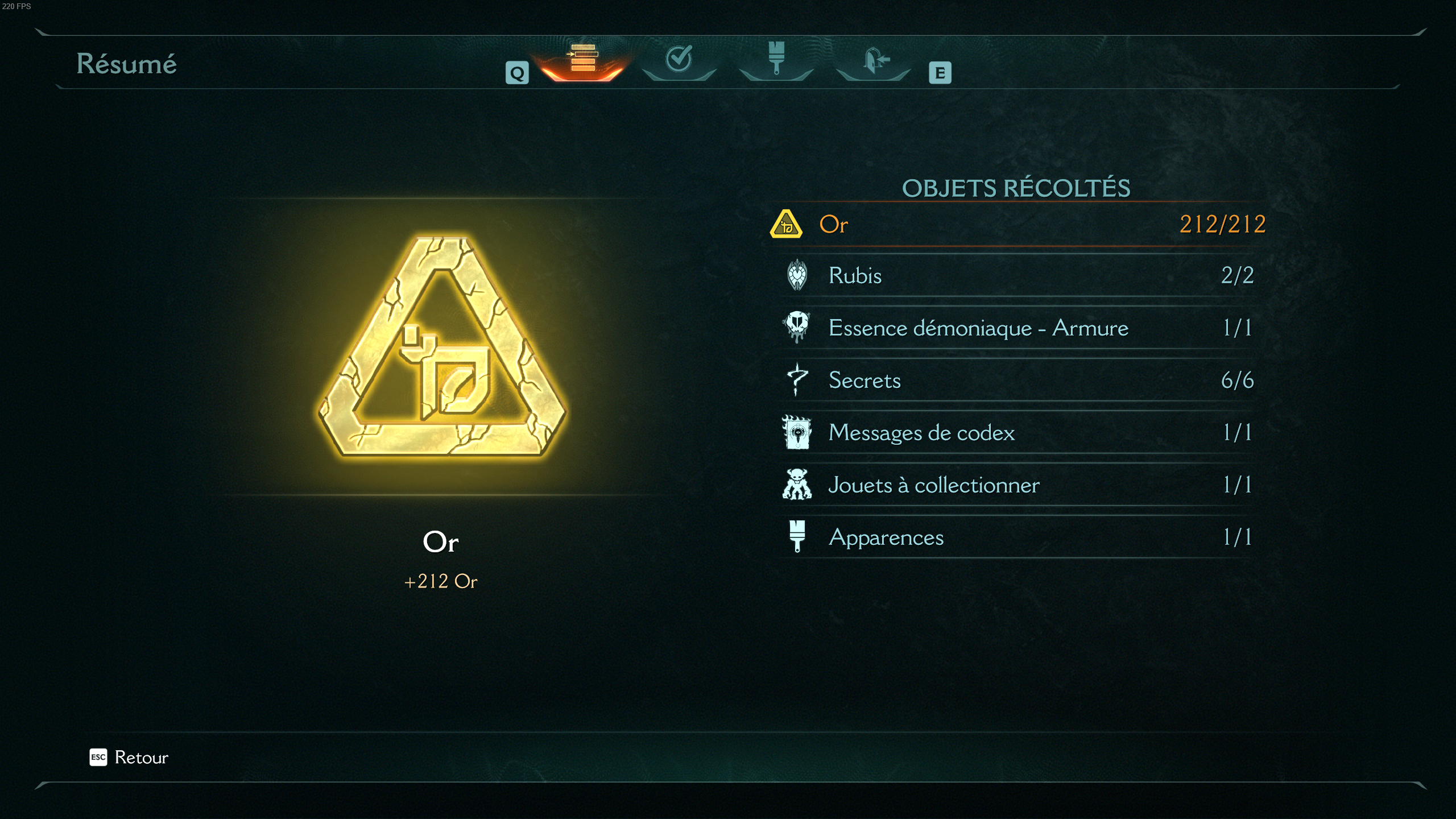The image size is (1456, 819).
Task: Select the highlighted summary list tab
Action: click(x=583, y=59)
